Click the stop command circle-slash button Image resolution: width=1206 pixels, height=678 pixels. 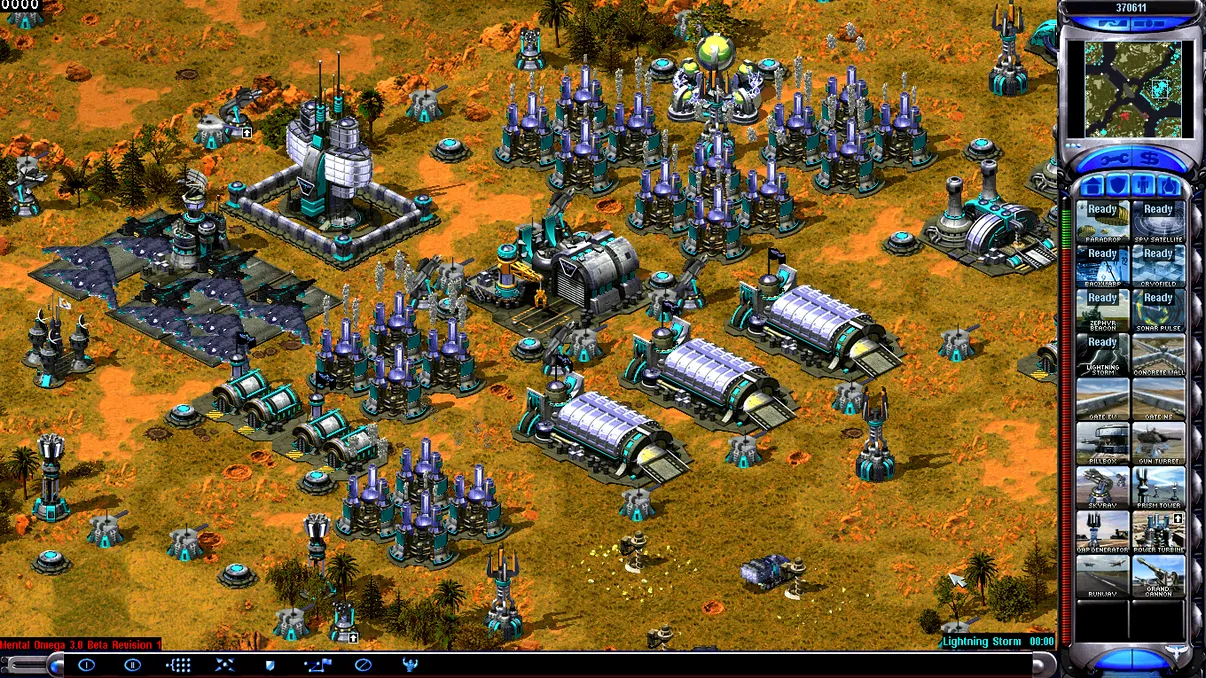[362, 665]
